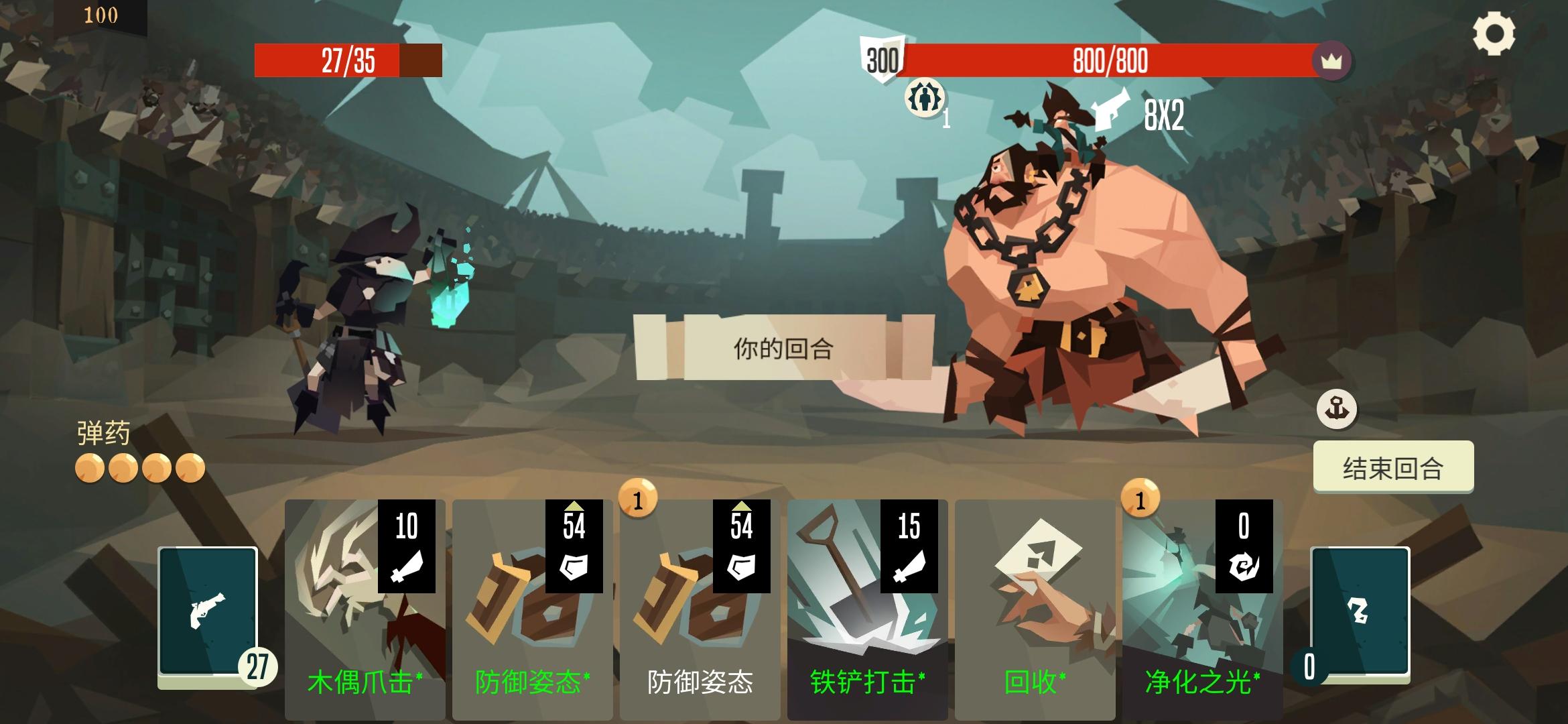This screenshot has width=1568, height=724.
Task: Open the draw pile showing 27 cards
Action: tap(208, 617)
